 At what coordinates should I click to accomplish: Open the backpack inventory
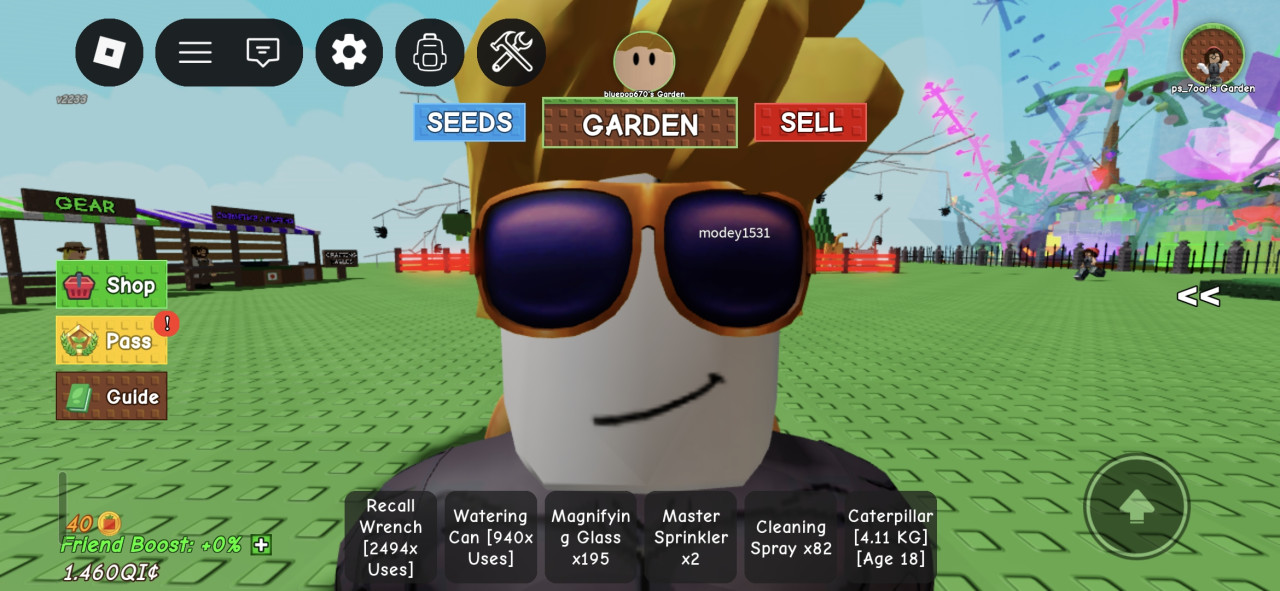(x=430, y=52)
